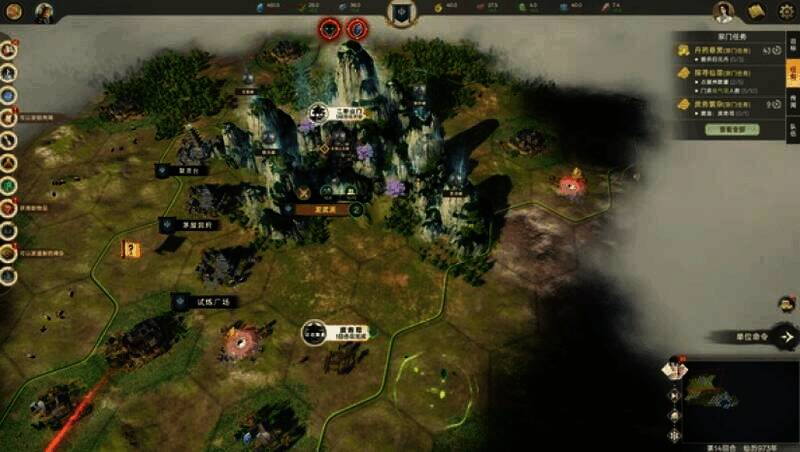Click the view-all button under sect quests
The width and height of the screenshot is (800, 452).
733,129
